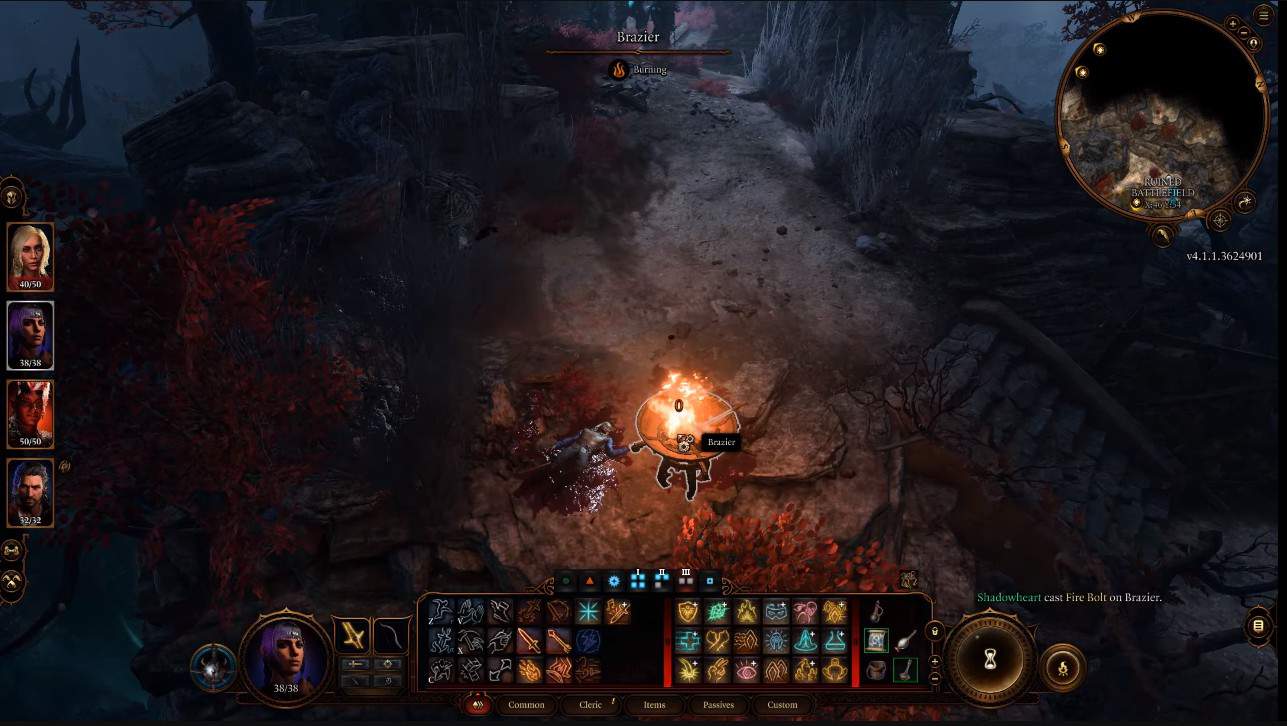Zoom in the minimap with plus button
The height and width of the screenshot is (726, 1287).
coord(1233,22)
